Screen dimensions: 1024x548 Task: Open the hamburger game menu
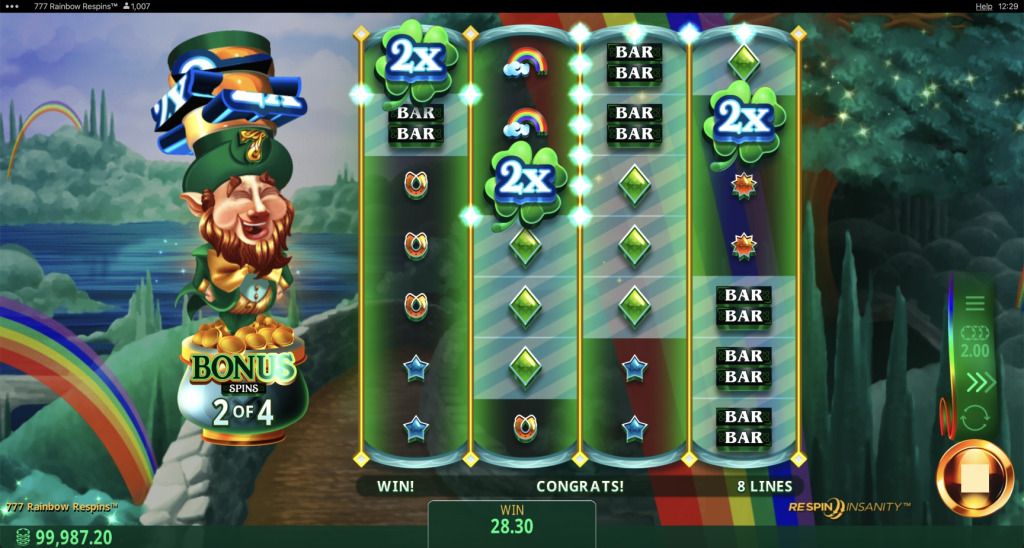[x=975, y=304]
